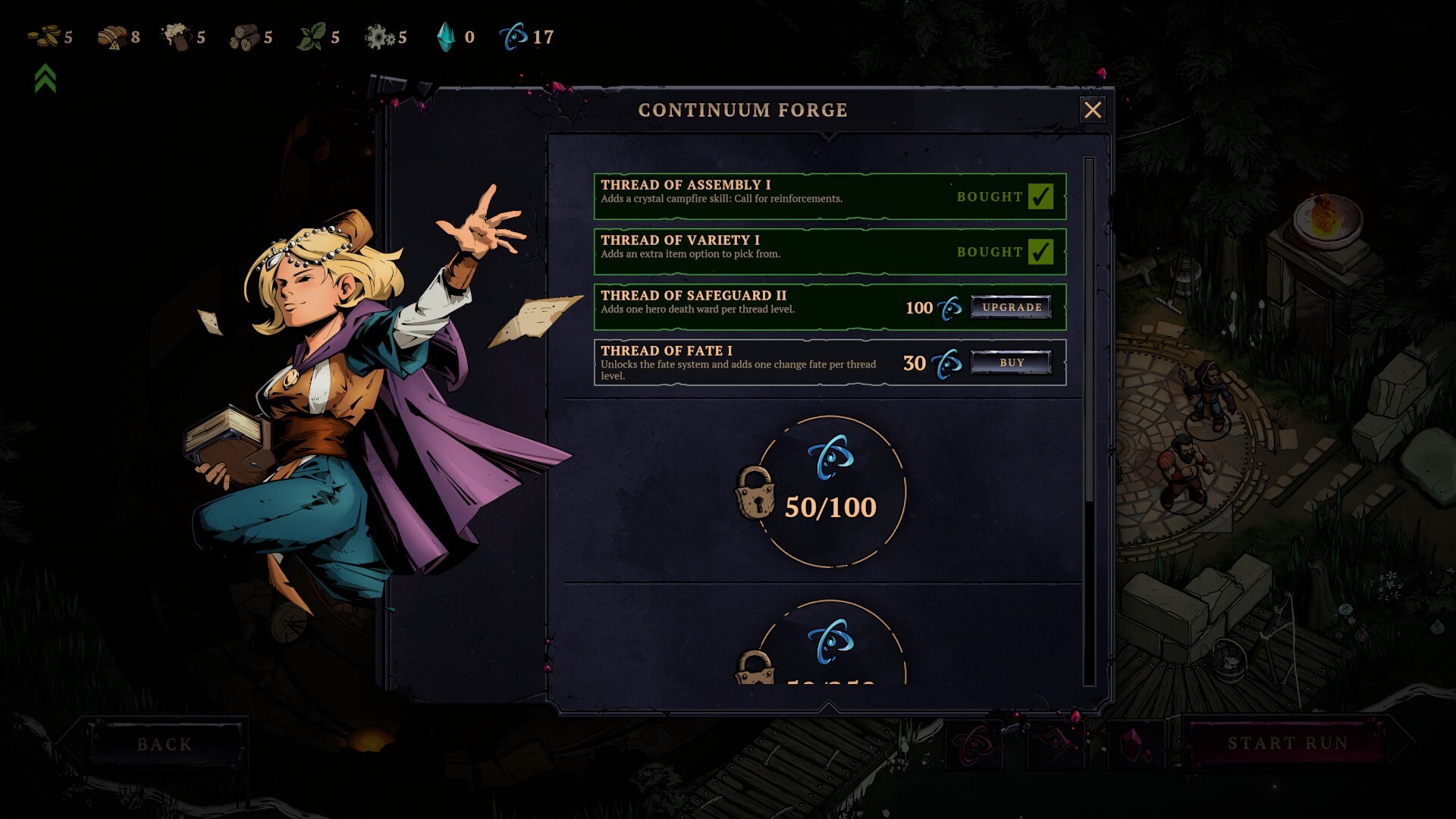
Task: Buy Thread of Fate I for 30 threads
Action: (1011, 362)
